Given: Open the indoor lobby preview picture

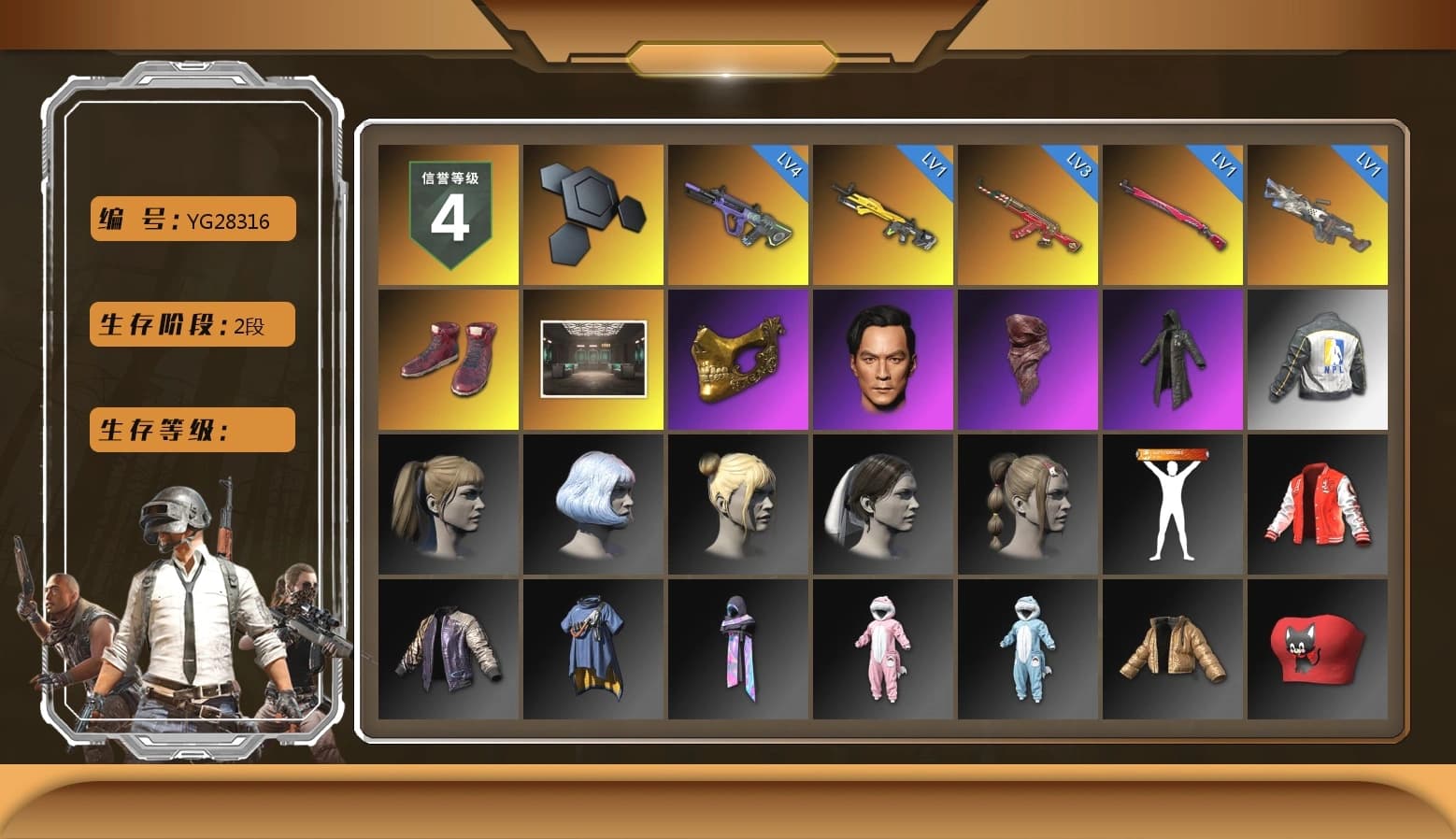Looking at the screenshot, I should [592, 362].
